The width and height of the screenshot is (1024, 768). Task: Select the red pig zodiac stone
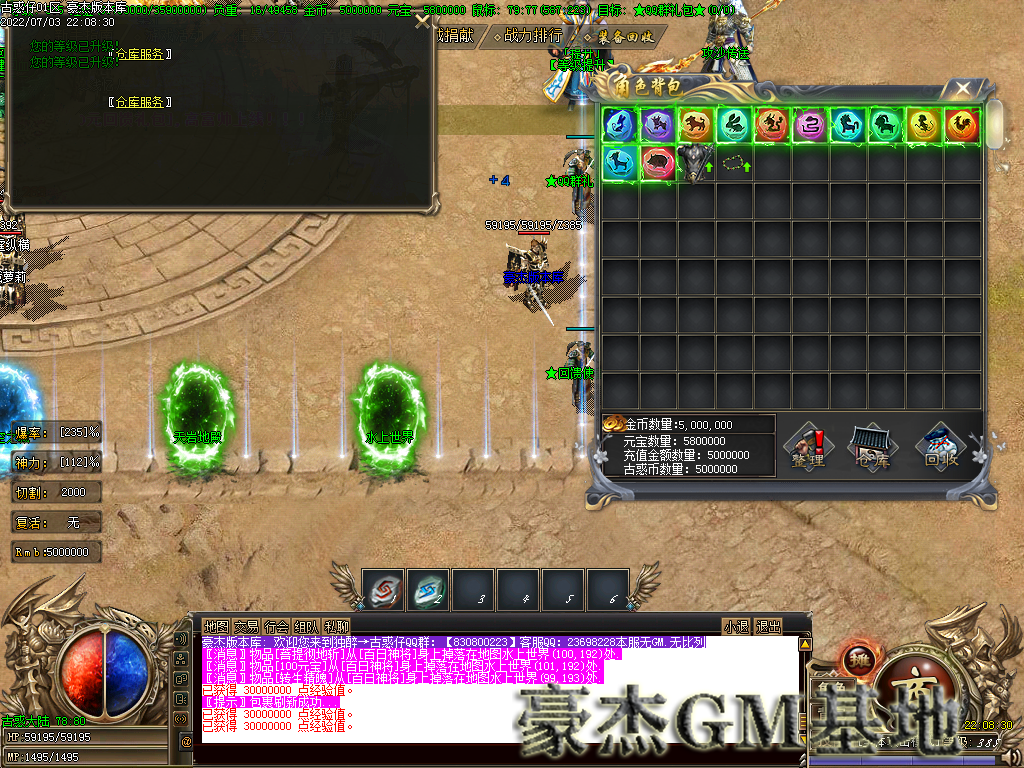(658, 162)
